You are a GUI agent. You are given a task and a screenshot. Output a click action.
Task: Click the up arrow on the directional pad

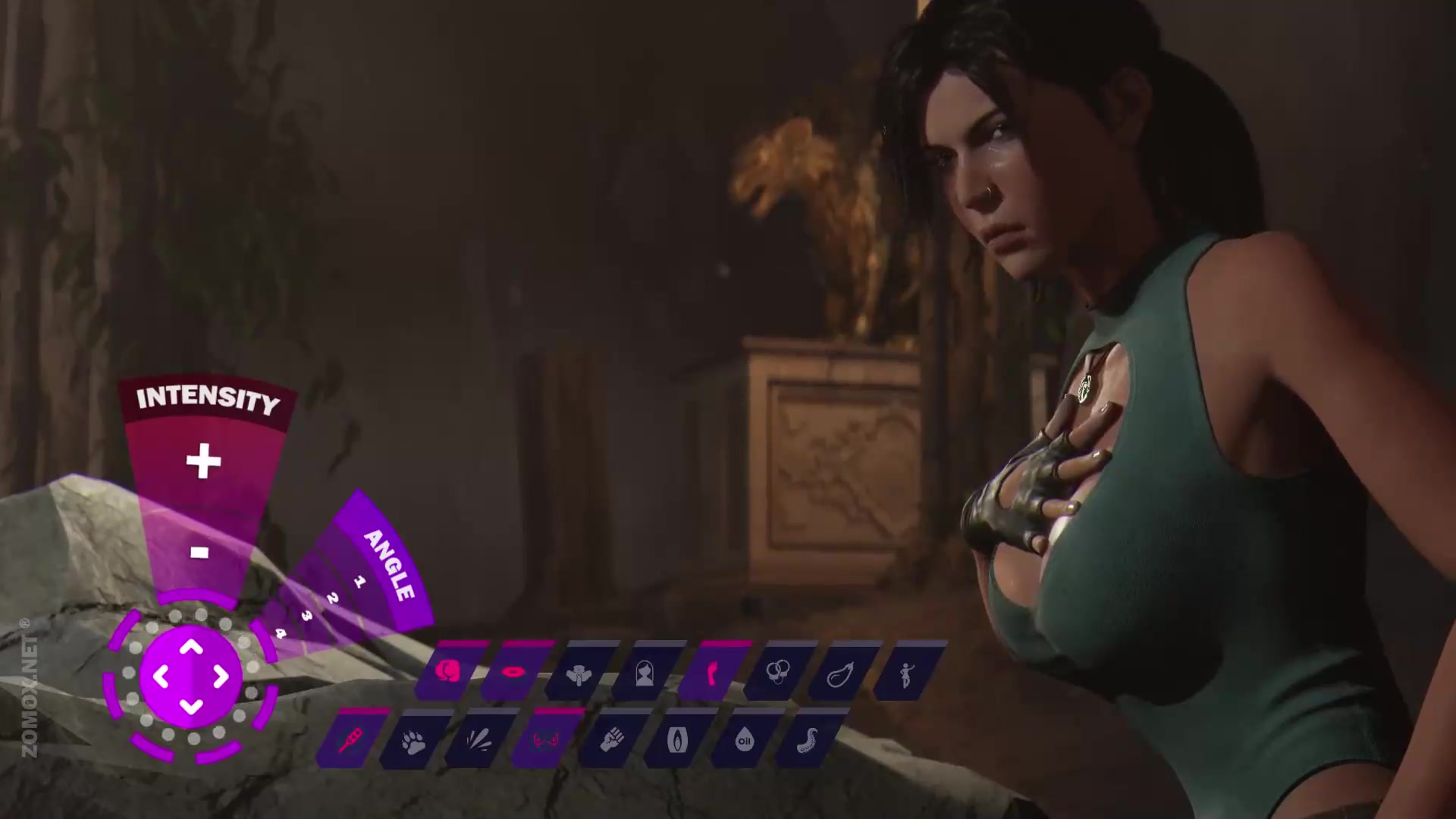(x=191, y=647)
